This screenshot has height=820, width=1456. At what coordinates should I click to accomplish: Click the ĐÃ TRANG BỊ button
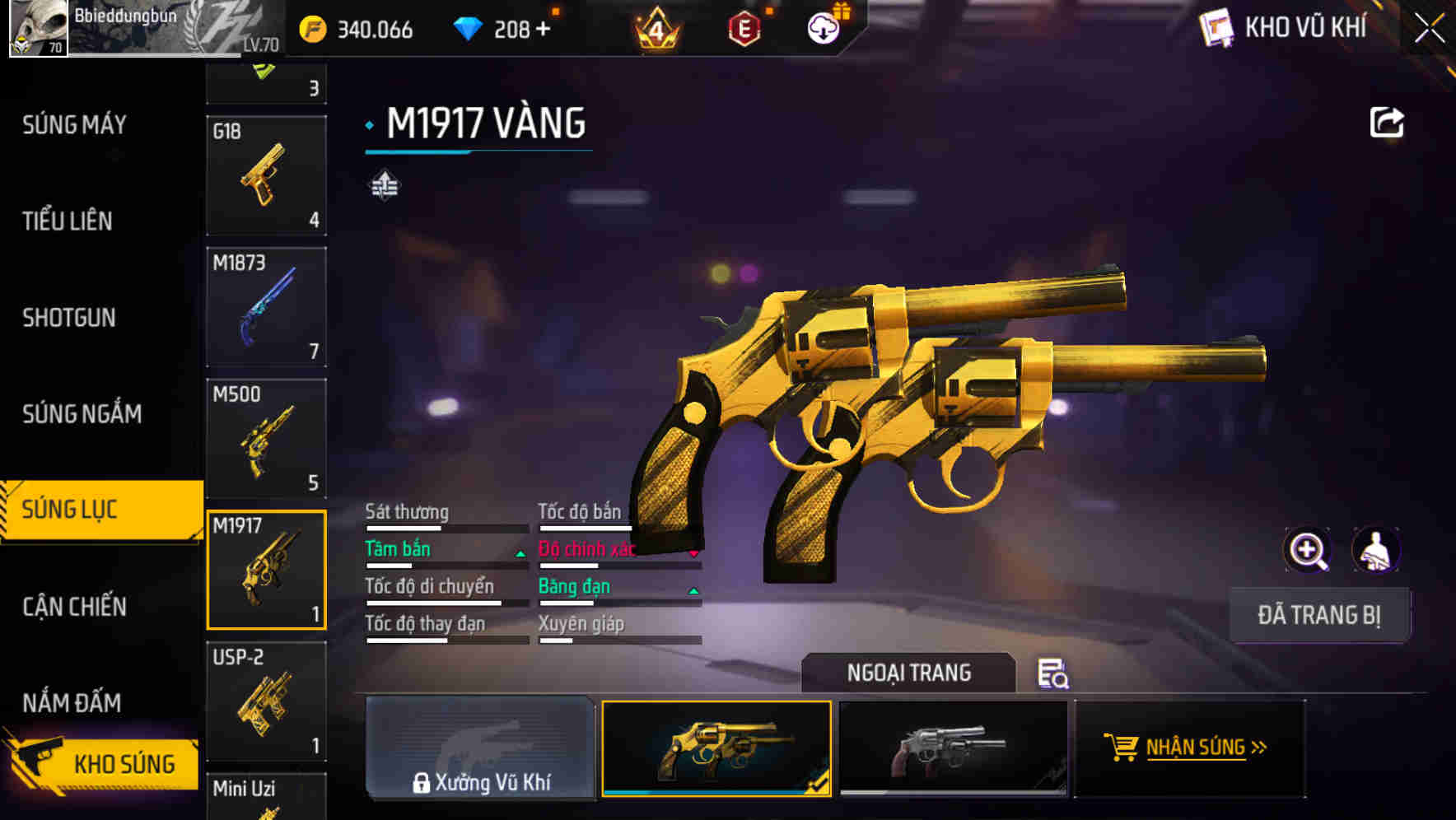coord(1319,614)
